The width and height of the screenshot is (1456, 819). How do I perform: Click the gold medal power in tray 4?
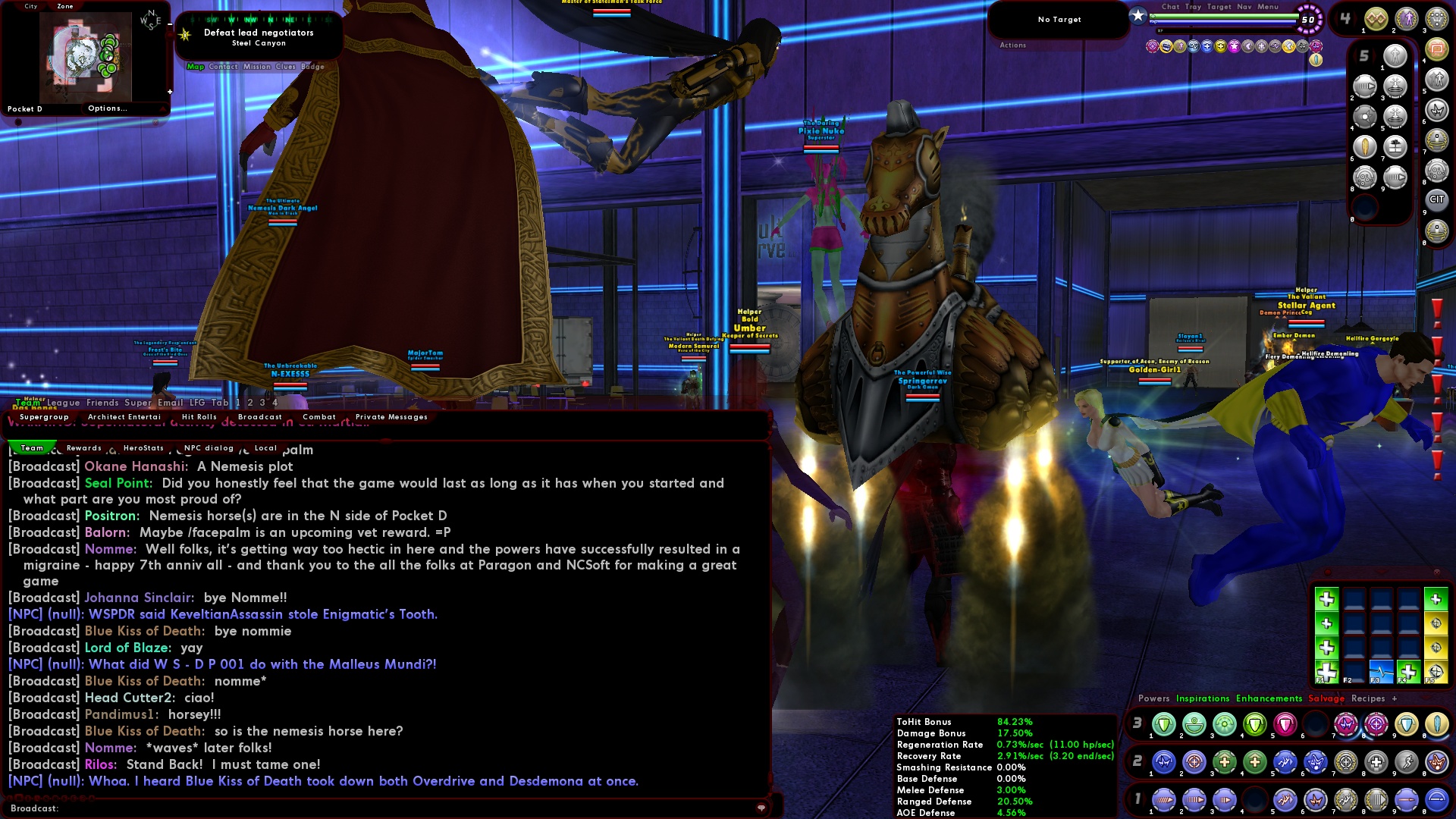coord(1376,18)
